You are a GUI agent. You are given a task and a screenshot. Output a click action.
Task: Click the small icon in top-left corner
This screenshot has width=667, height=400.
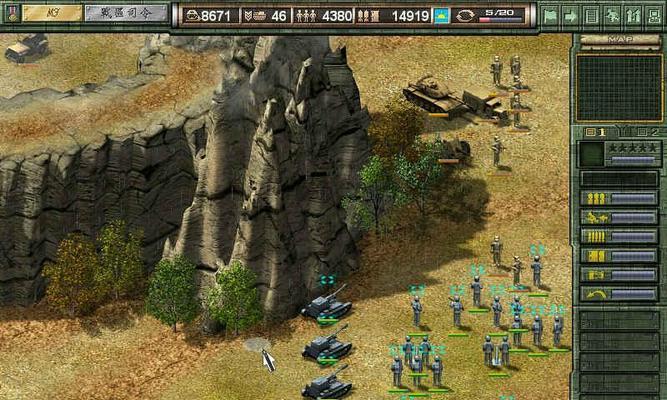[x=12, y=13]
